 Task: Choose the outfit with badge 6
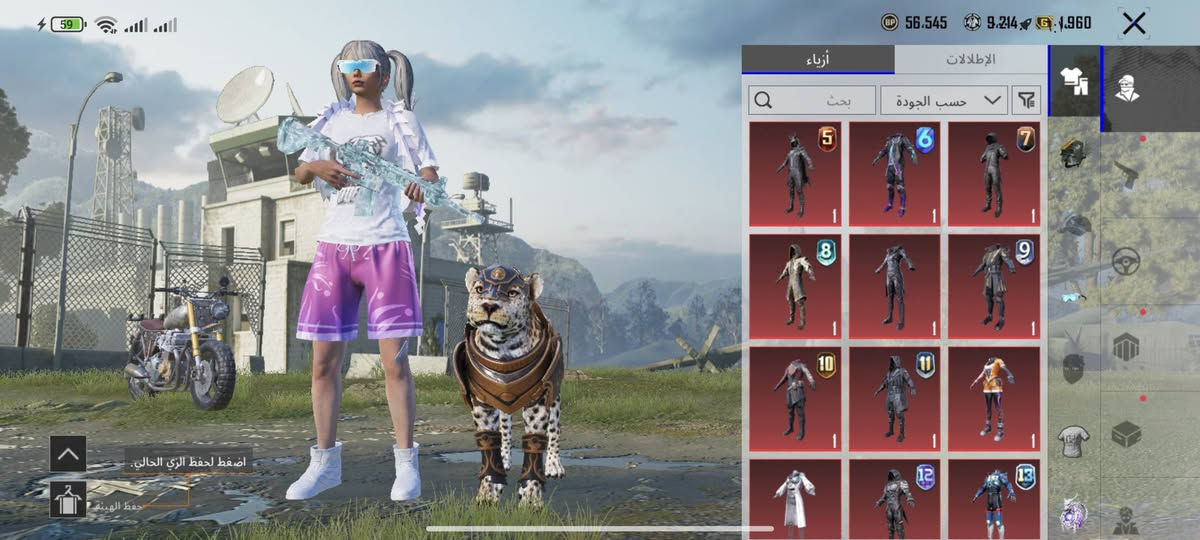(x=894, y=174)
